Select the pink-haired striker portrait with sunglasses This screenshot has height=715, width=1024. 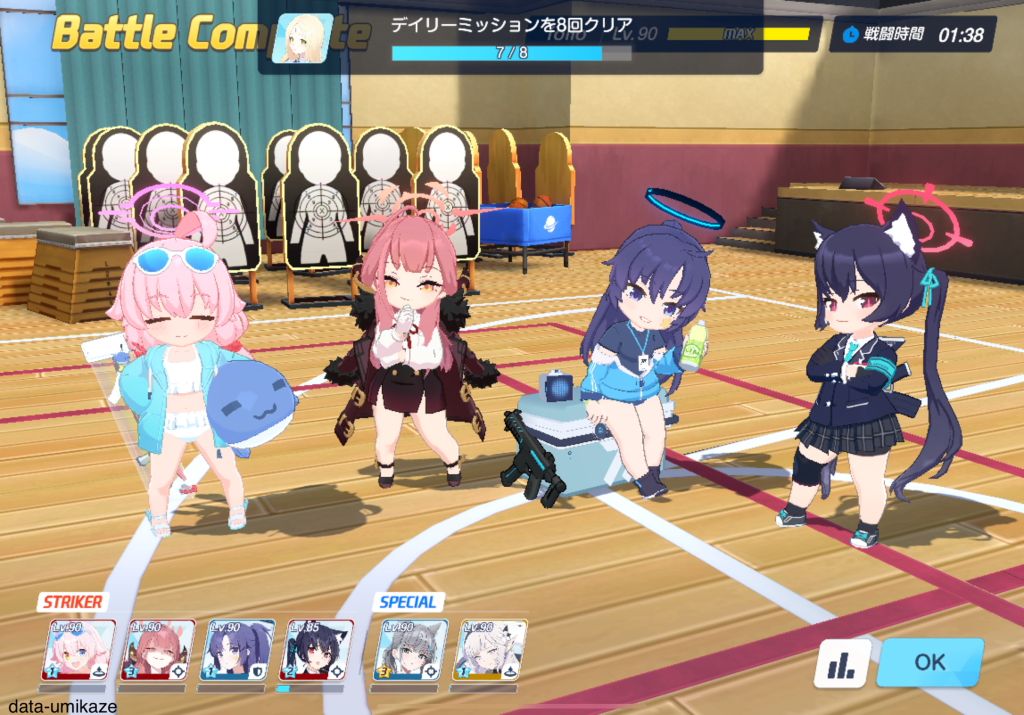click(78, 651)
